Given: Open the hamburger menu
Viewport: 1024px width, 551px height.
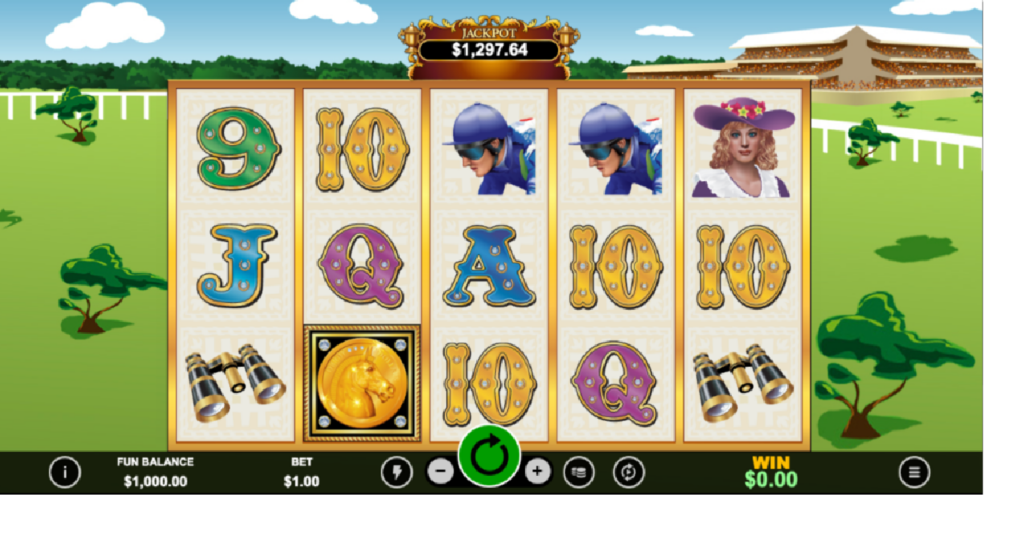Looking at the screenshot, I should pos(914,471).
